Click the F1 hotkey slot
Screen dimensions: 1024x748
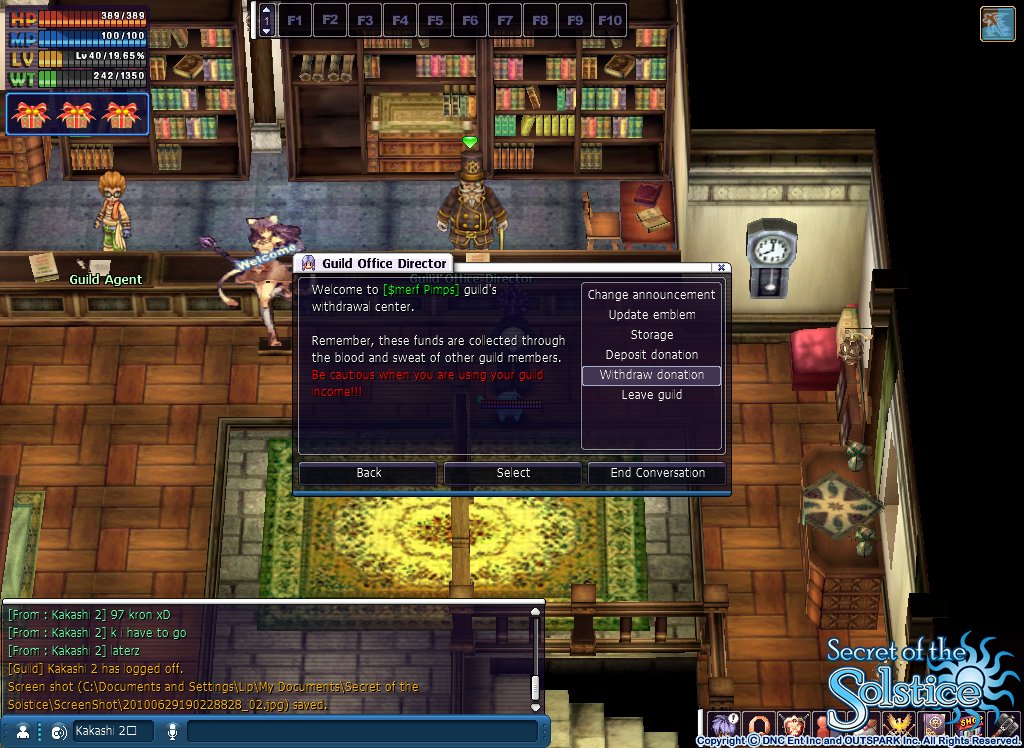point(295,20)
